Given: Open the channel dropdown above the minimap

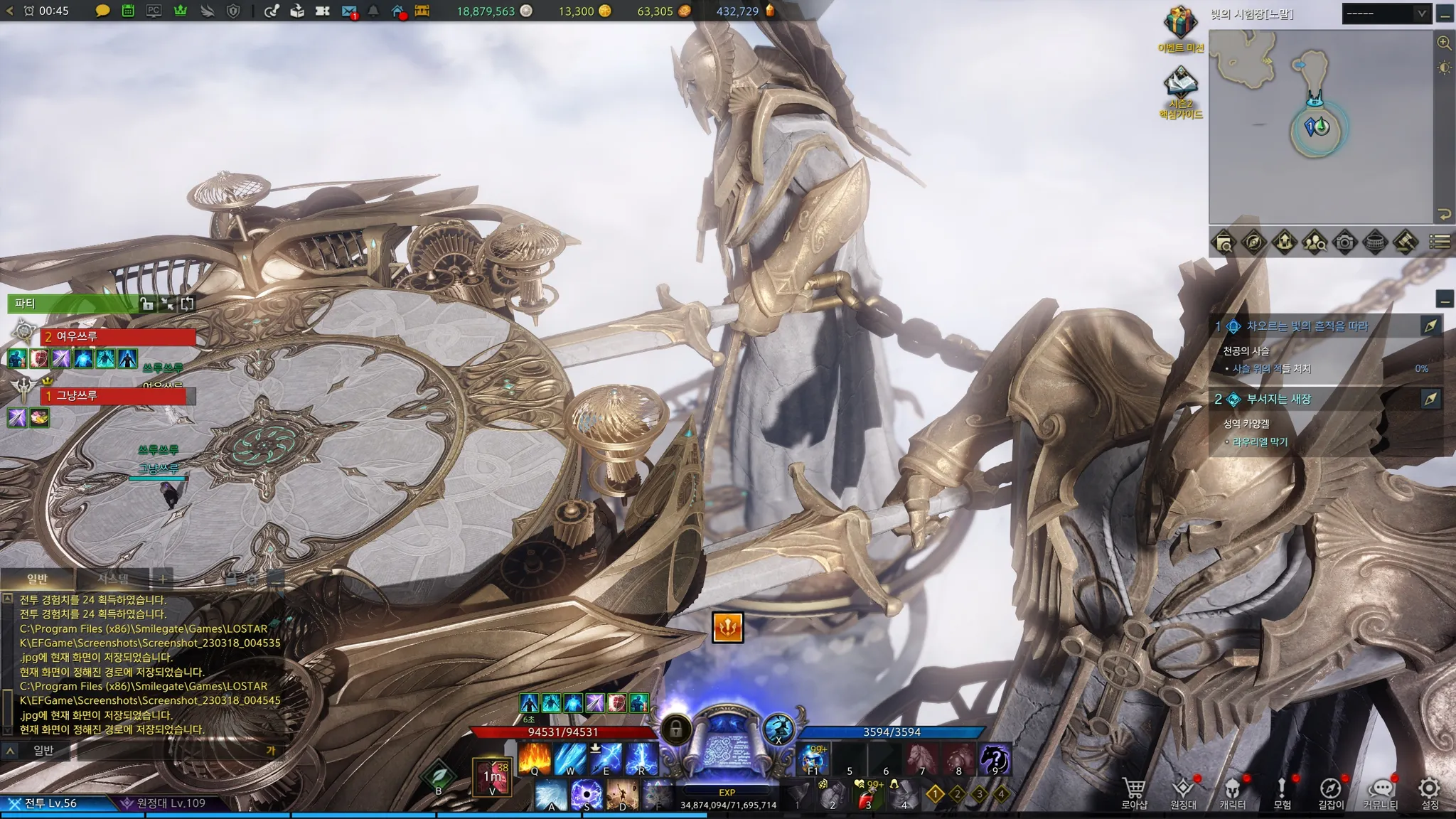Looking at the screenshot, I should coord(1385,14).
